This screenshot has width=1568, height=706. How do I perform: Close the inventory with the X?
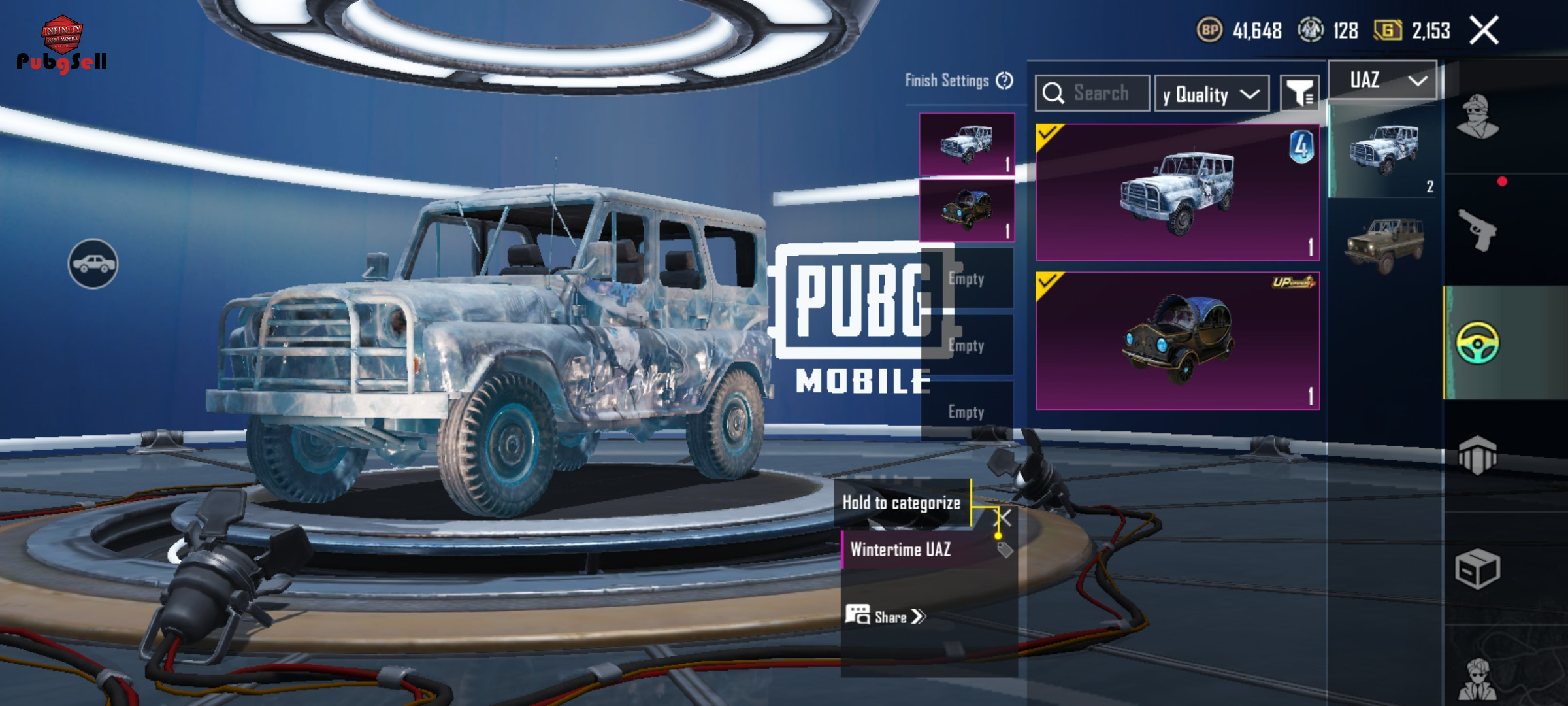(x=1484, y=31)
